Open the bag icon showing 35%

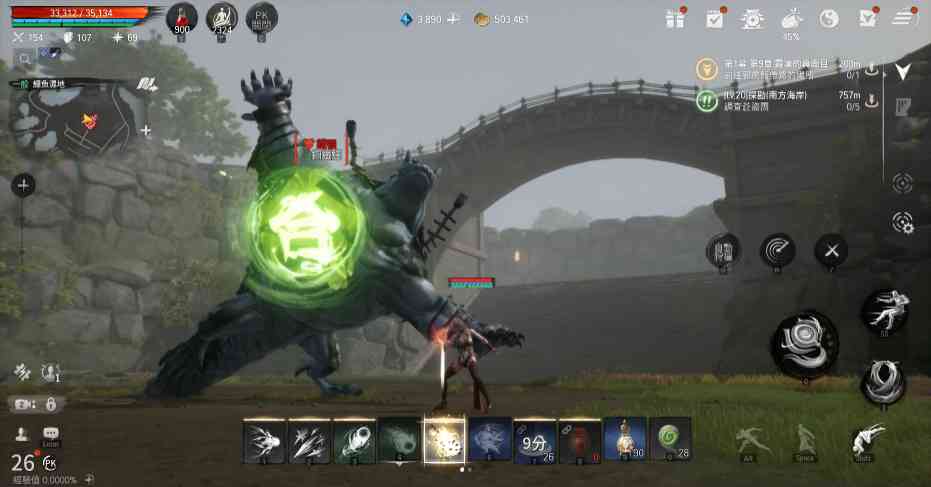tap(791, 18)
